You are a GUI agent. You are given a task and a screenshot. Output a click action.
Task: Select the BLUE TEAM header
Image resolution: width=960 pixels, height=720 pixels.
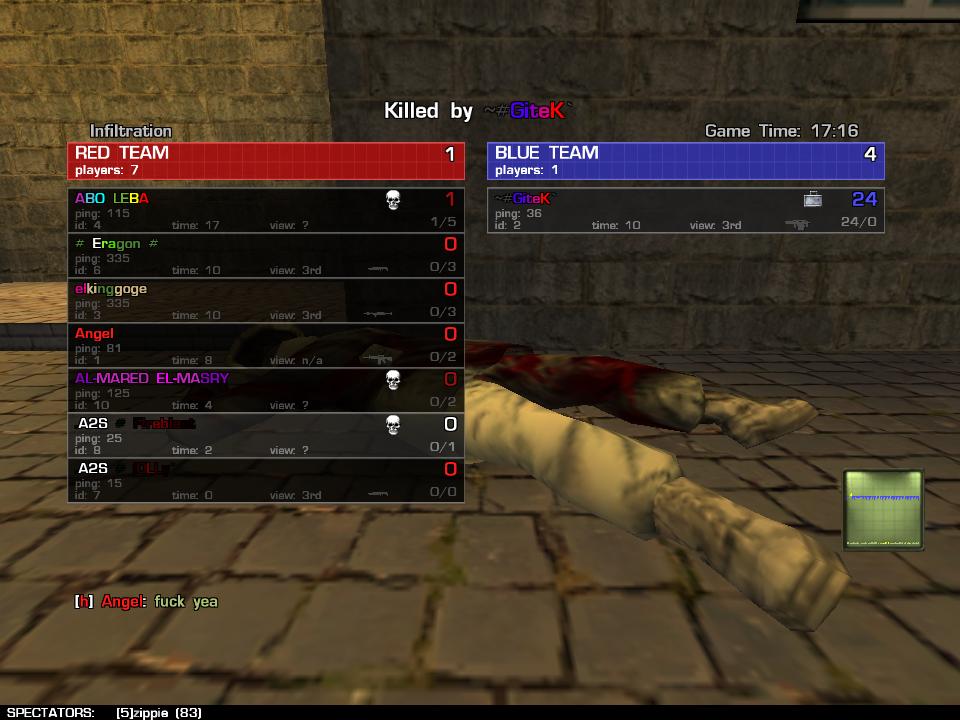[x=686, y=160]
